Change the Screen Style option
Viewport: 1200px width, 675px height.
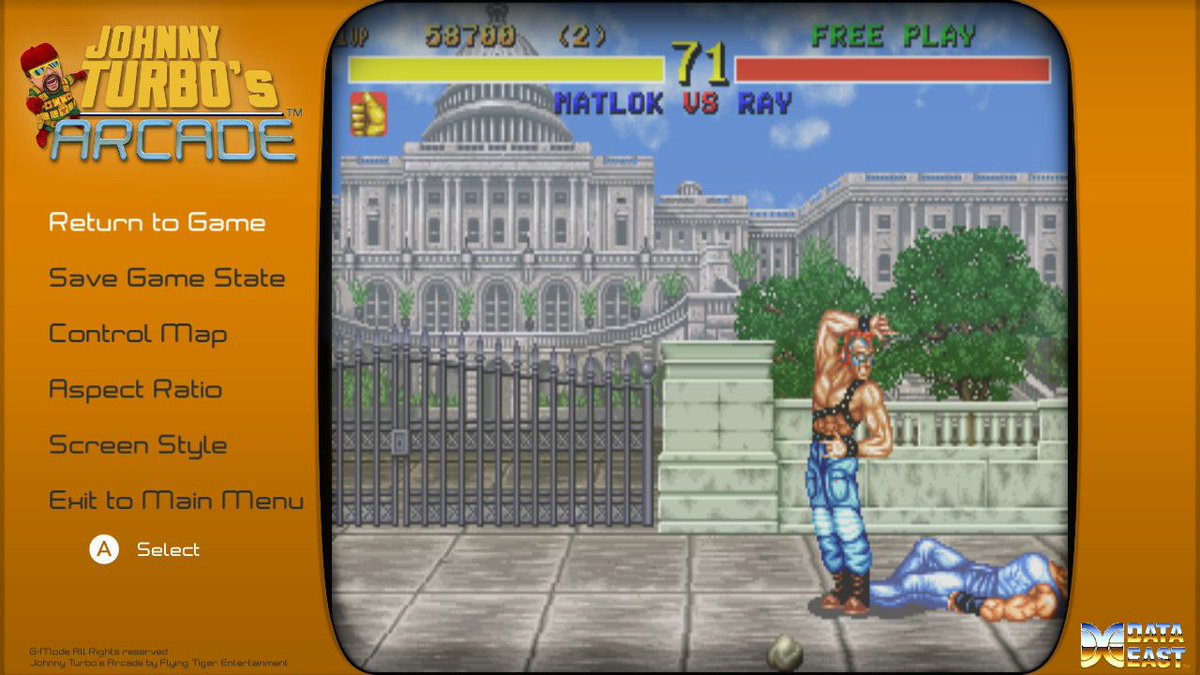(x=138, y=446)
